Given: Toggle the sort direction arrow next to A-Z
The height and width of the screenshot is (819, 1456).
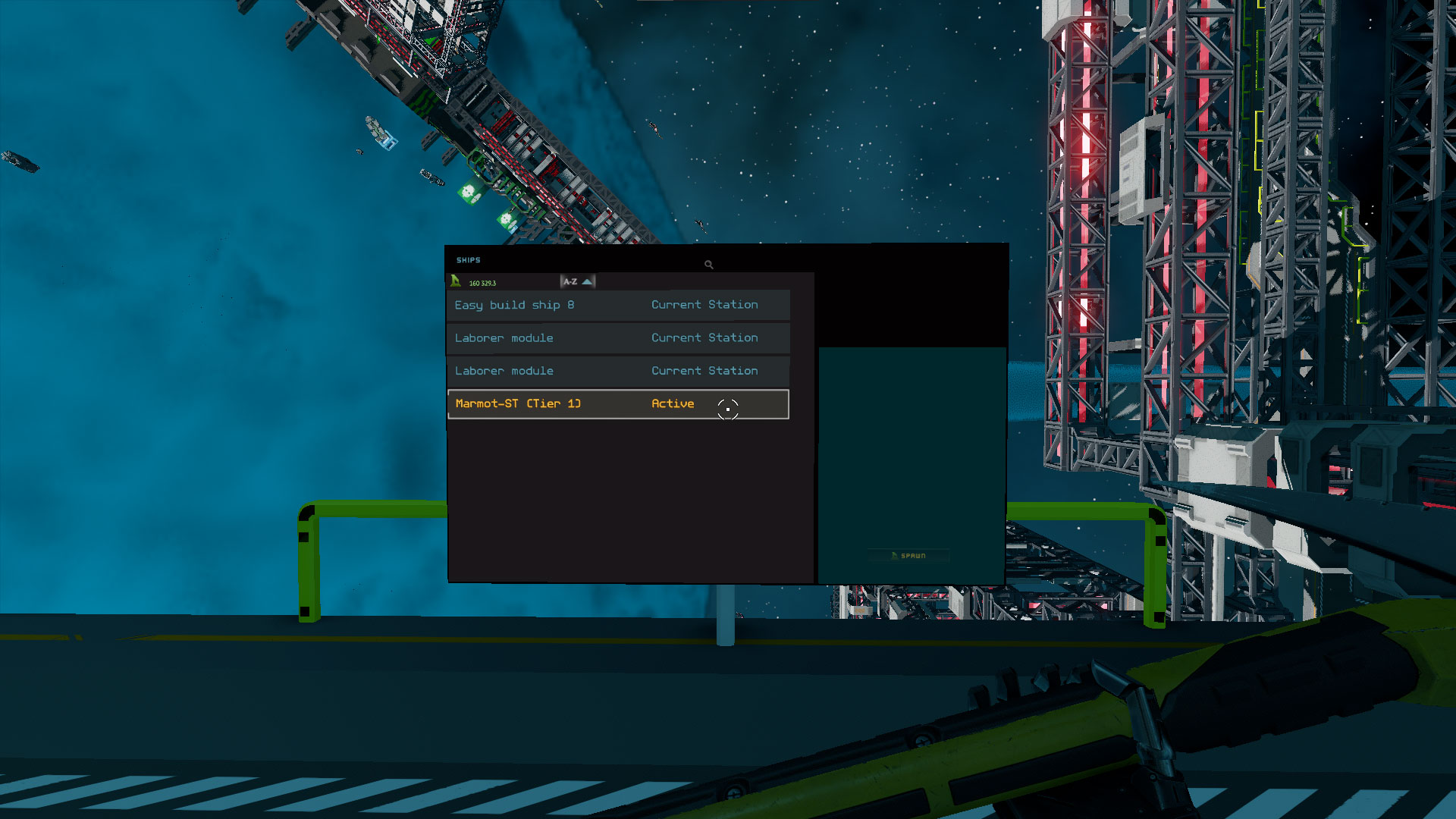Looking at the screenshot, I should pyautogui.click(x=588, y=281).
